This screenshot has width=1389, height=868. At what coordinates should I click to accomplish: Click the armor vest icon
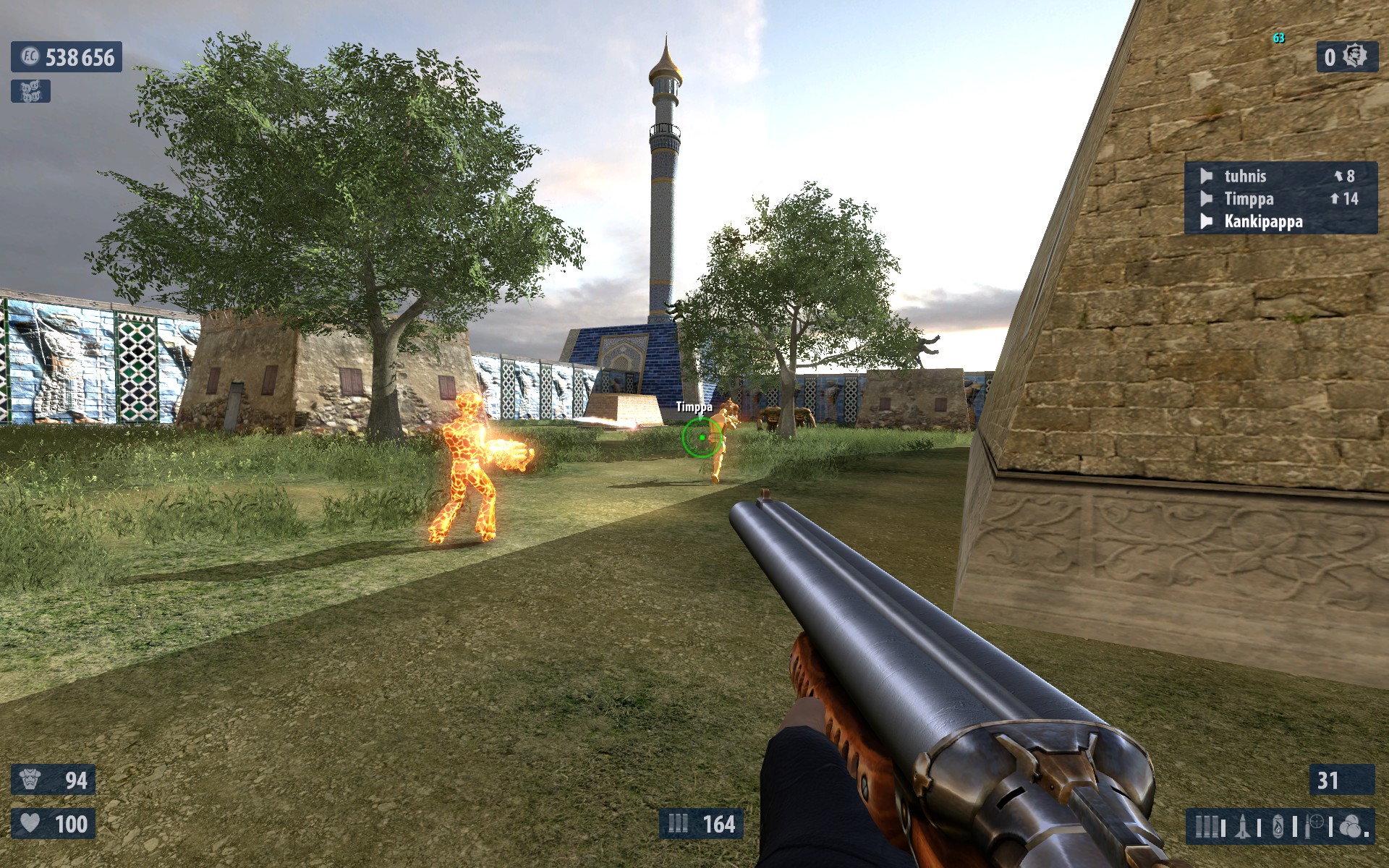tap(30, 780)
